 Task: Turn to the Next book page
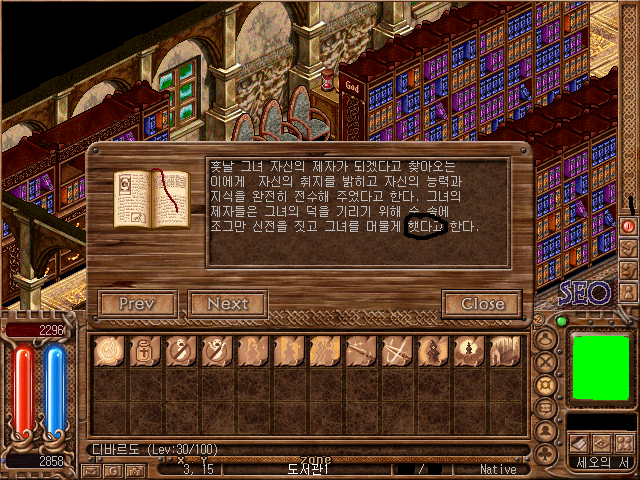coord(227,303)
